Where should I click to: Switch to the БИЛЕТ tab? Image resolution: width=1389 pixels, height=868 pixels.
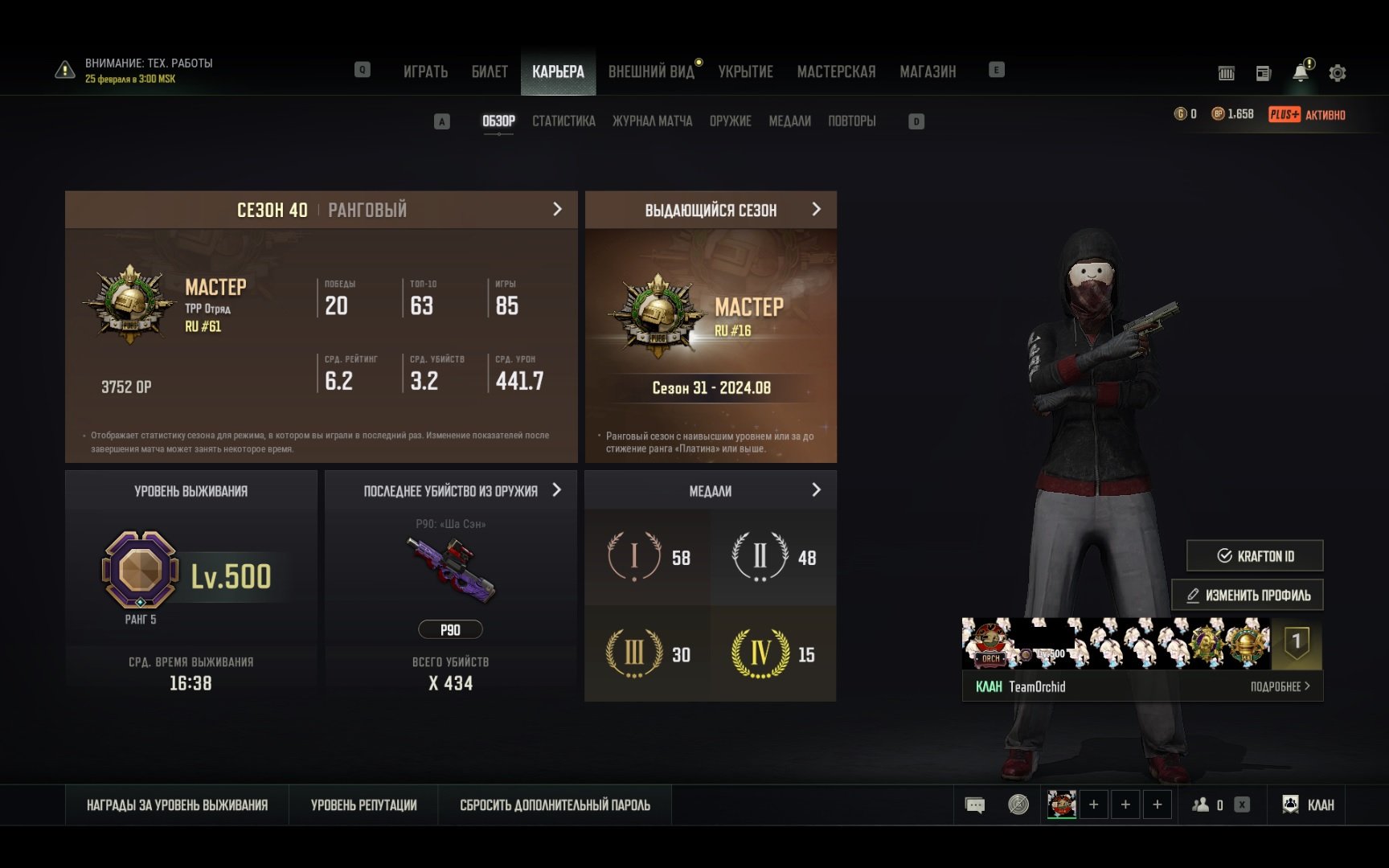click(490, 72)
